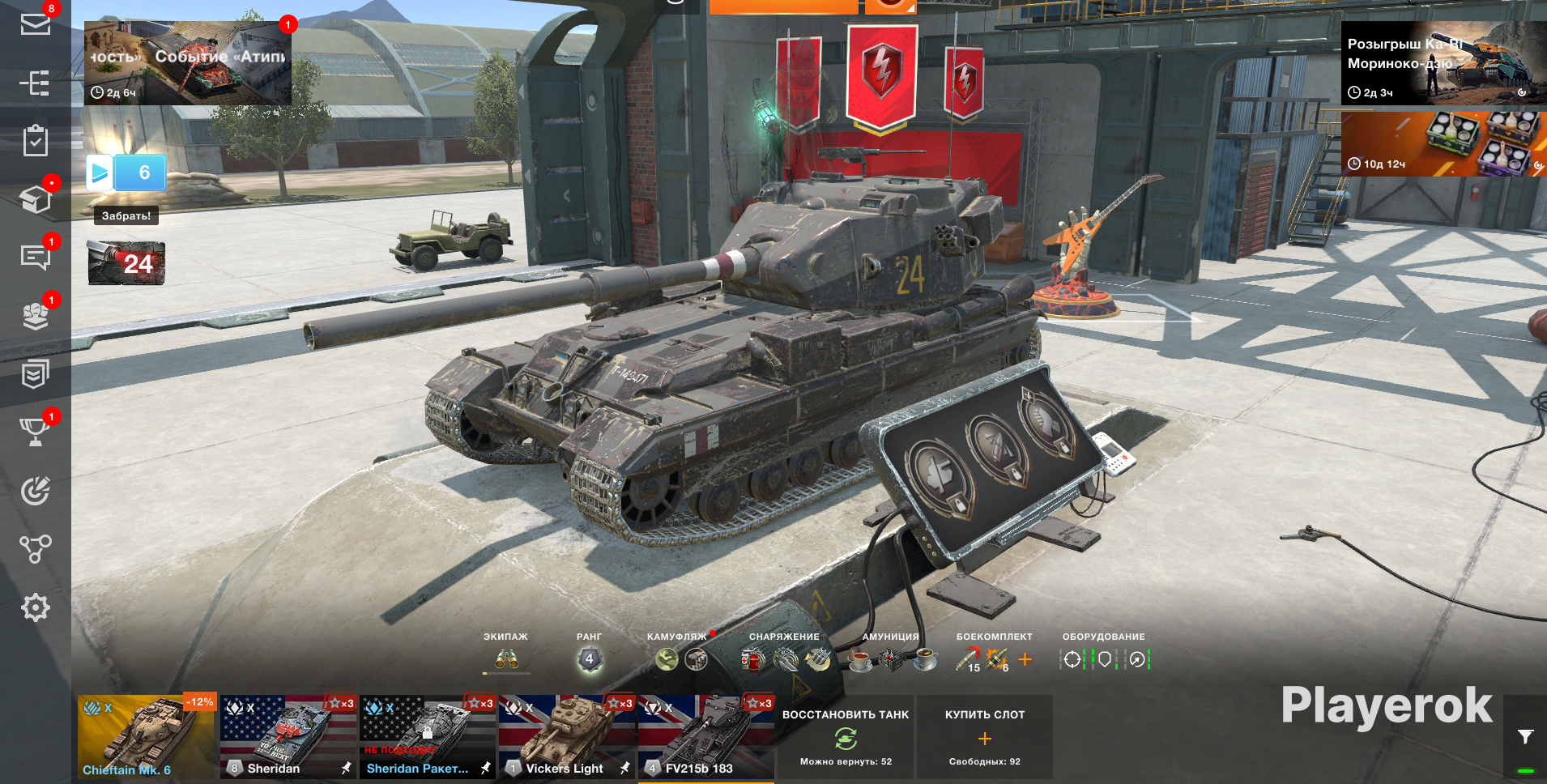This screenshot has height=784, width=1547.
Task: Select the Chieftain Mk. 6 tank
Action: [146, 736]
